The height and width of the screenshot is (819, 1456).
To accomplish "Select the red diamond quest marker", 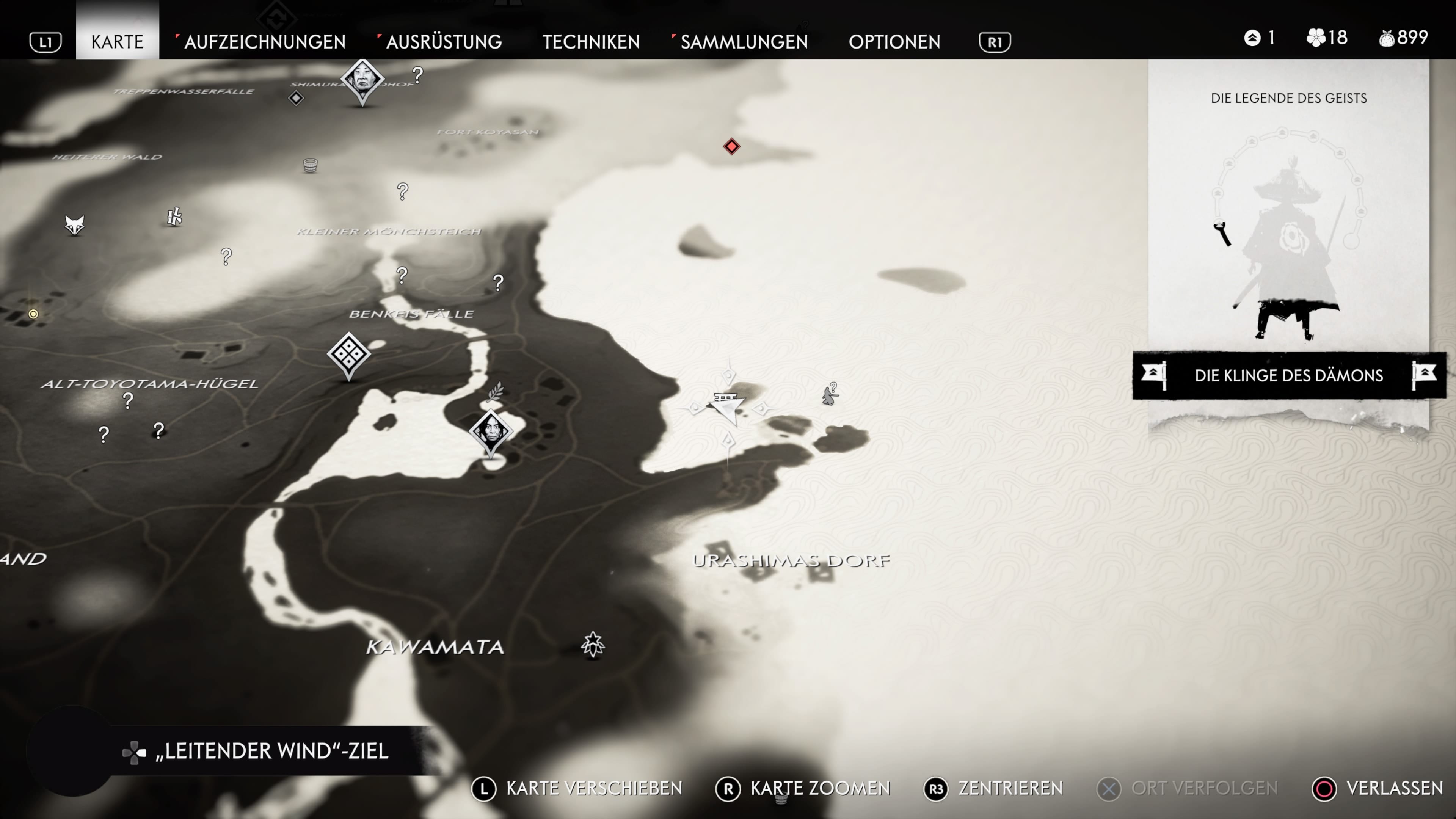I will pos(731,147).
